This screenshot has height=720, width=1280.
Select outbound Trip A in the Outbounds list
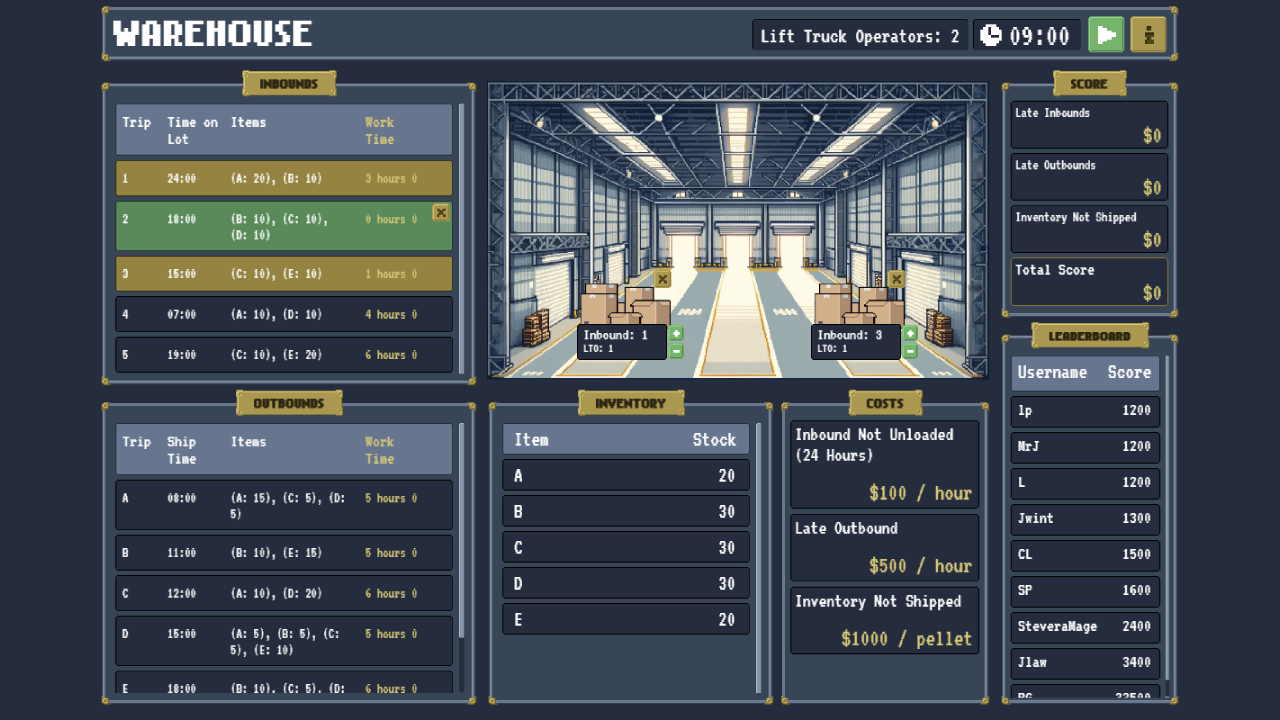283,504
